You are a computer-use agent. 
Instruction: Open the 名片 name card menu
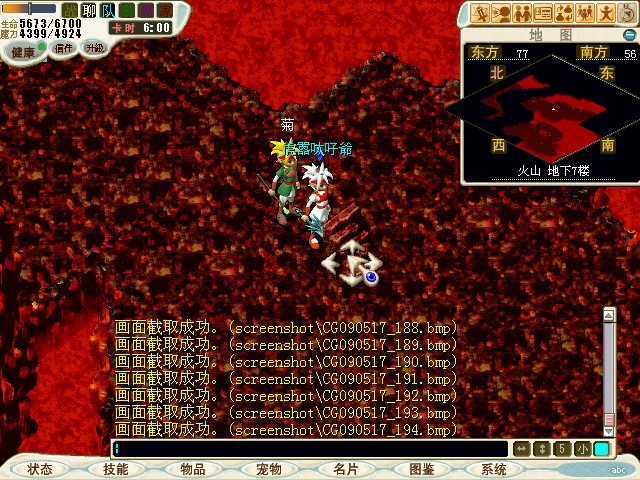click(346, 468)
